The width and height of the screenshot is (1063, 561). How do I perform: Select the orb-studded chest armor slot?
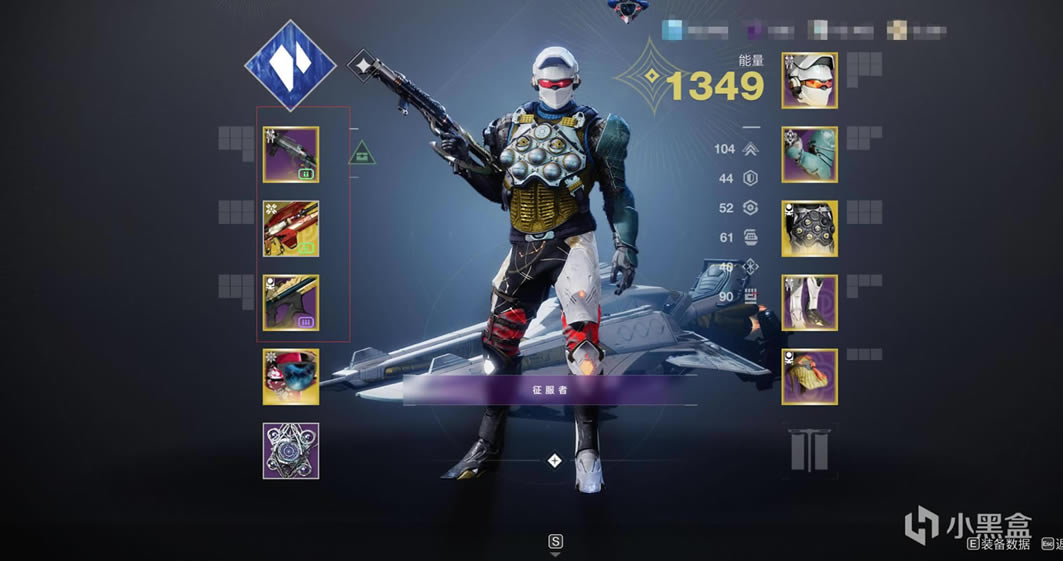(x=809, y=229)
